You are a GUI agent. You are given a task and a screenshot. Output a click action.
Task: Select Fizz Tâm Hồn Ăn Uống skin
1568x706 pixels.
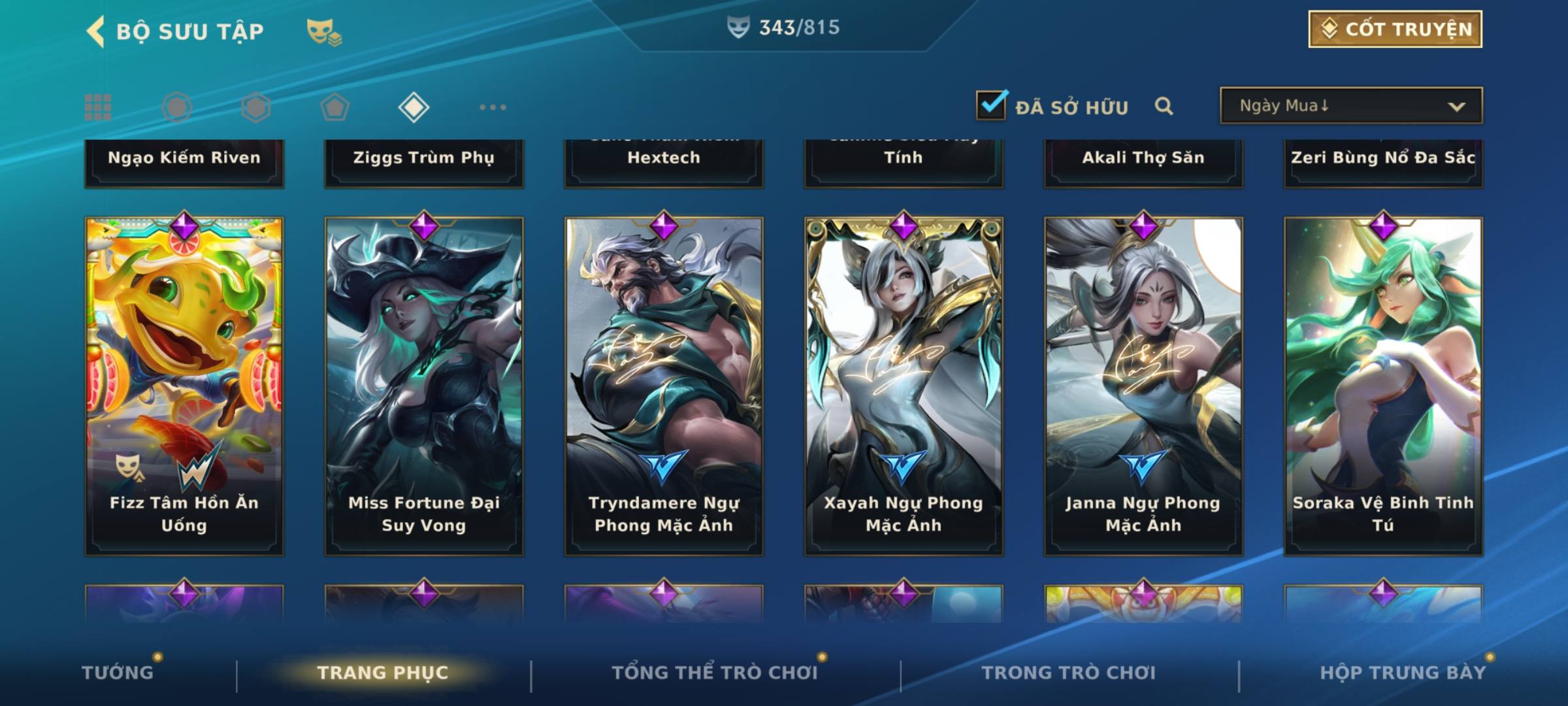click(x=184, y=386)
